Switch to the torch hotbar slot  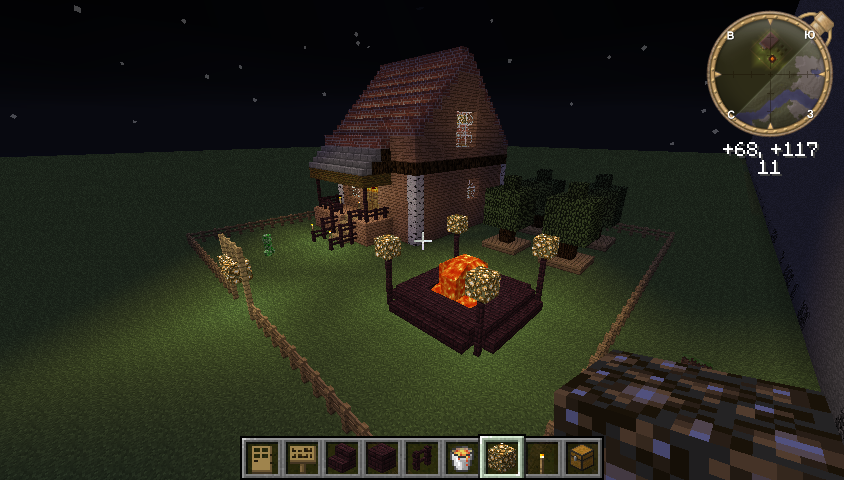542,458
